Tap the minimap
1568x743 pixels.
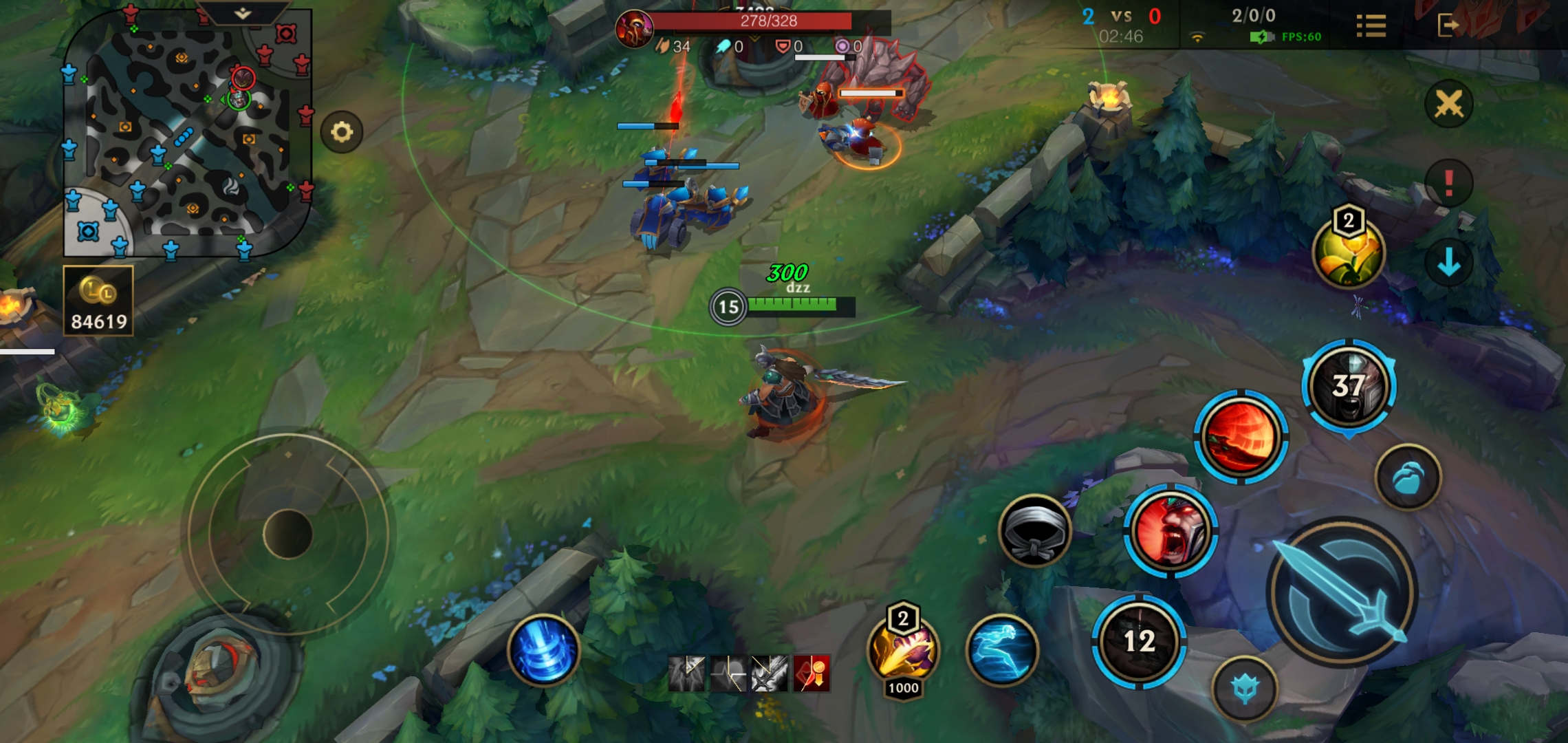pos(186,138)
